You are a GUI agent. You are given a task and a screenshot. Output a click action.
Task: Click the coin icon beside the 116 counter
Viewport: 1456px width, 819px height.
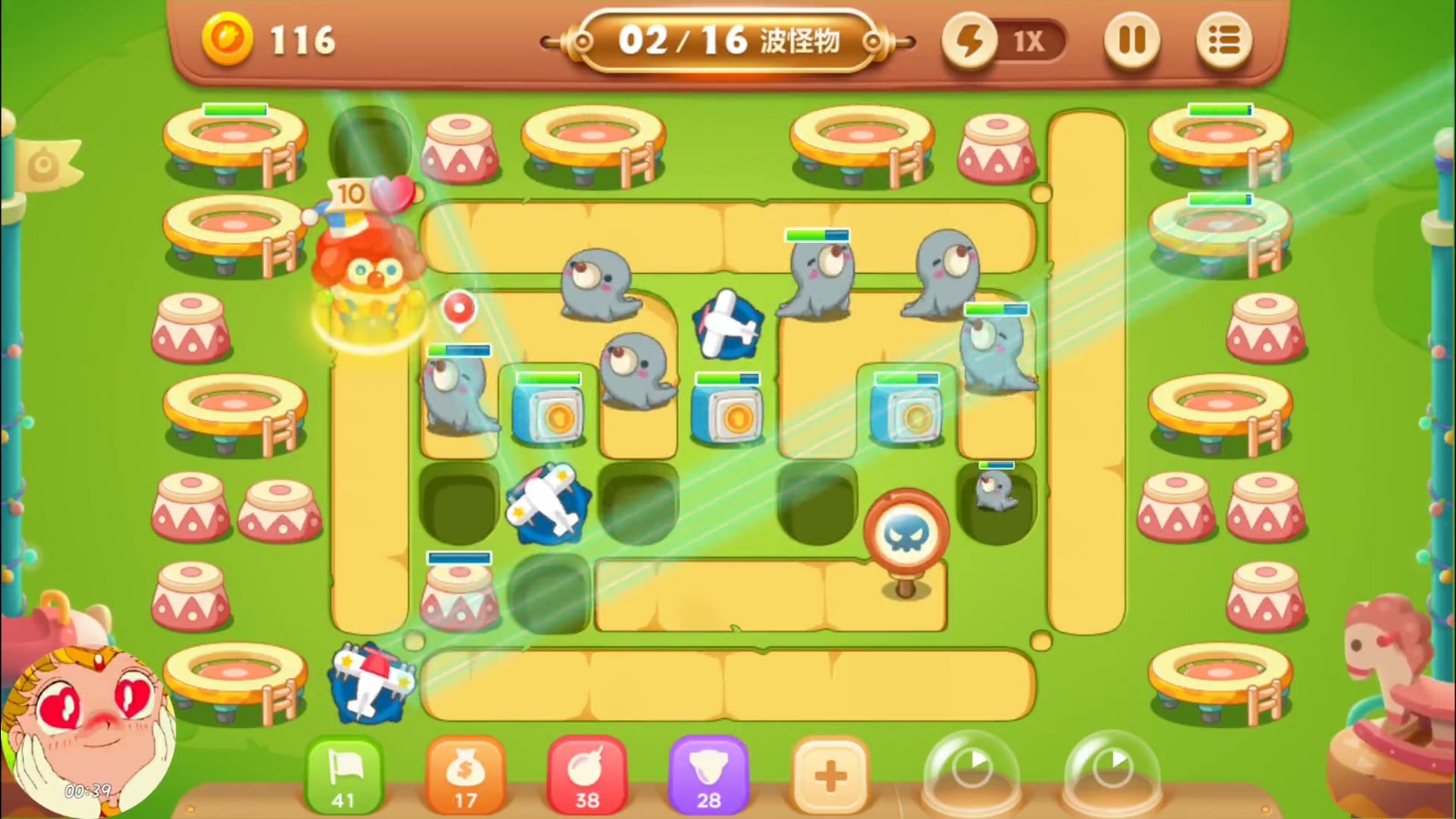pos(230,39)
